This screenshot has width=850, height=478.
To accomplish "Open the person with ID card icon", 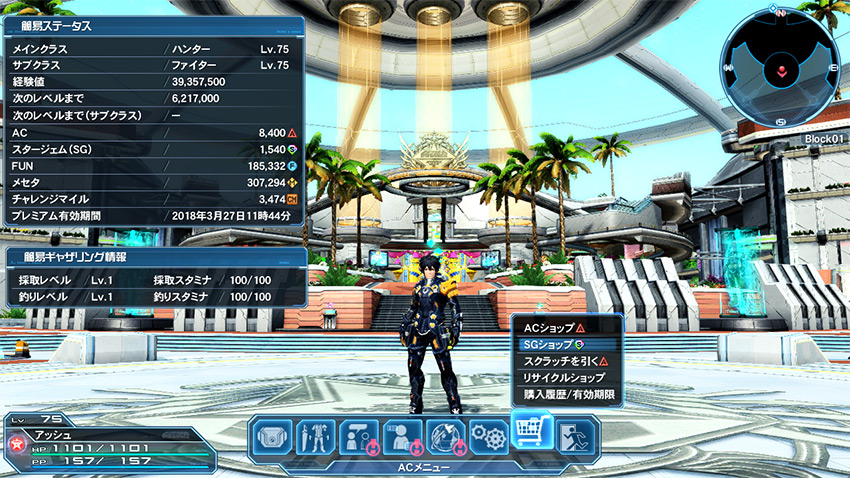I will point(401,437).
